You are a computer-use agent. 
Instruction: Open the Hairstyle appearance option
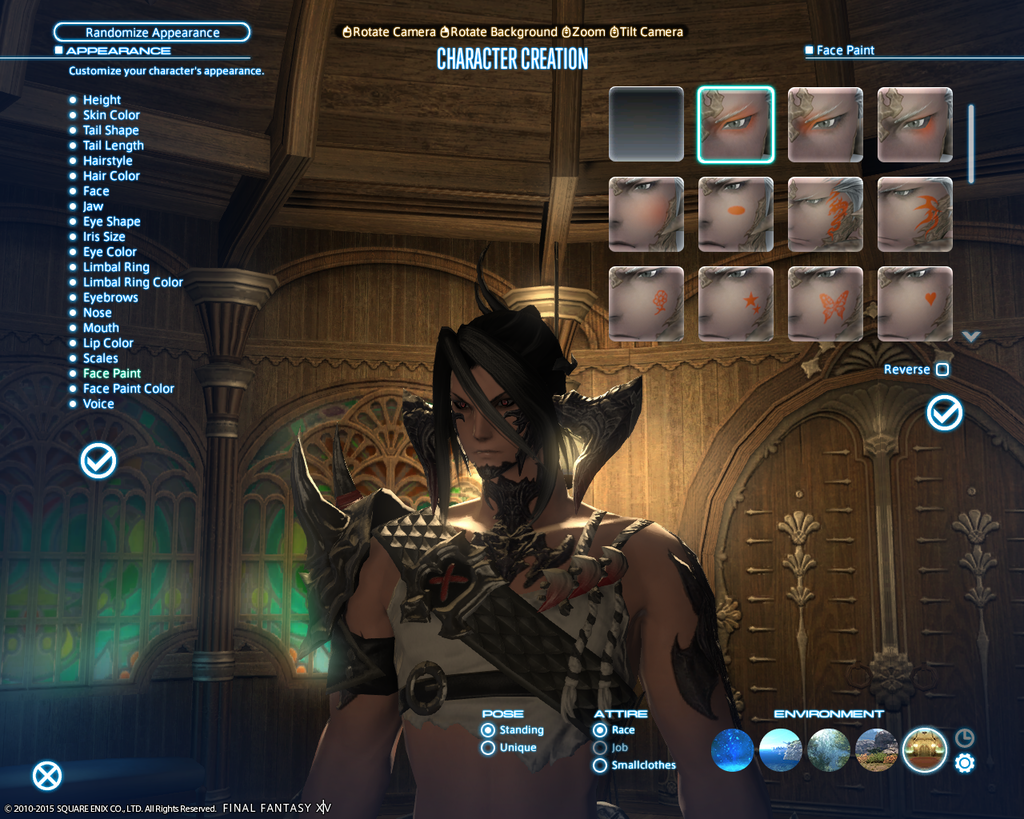tap(107, 161)
